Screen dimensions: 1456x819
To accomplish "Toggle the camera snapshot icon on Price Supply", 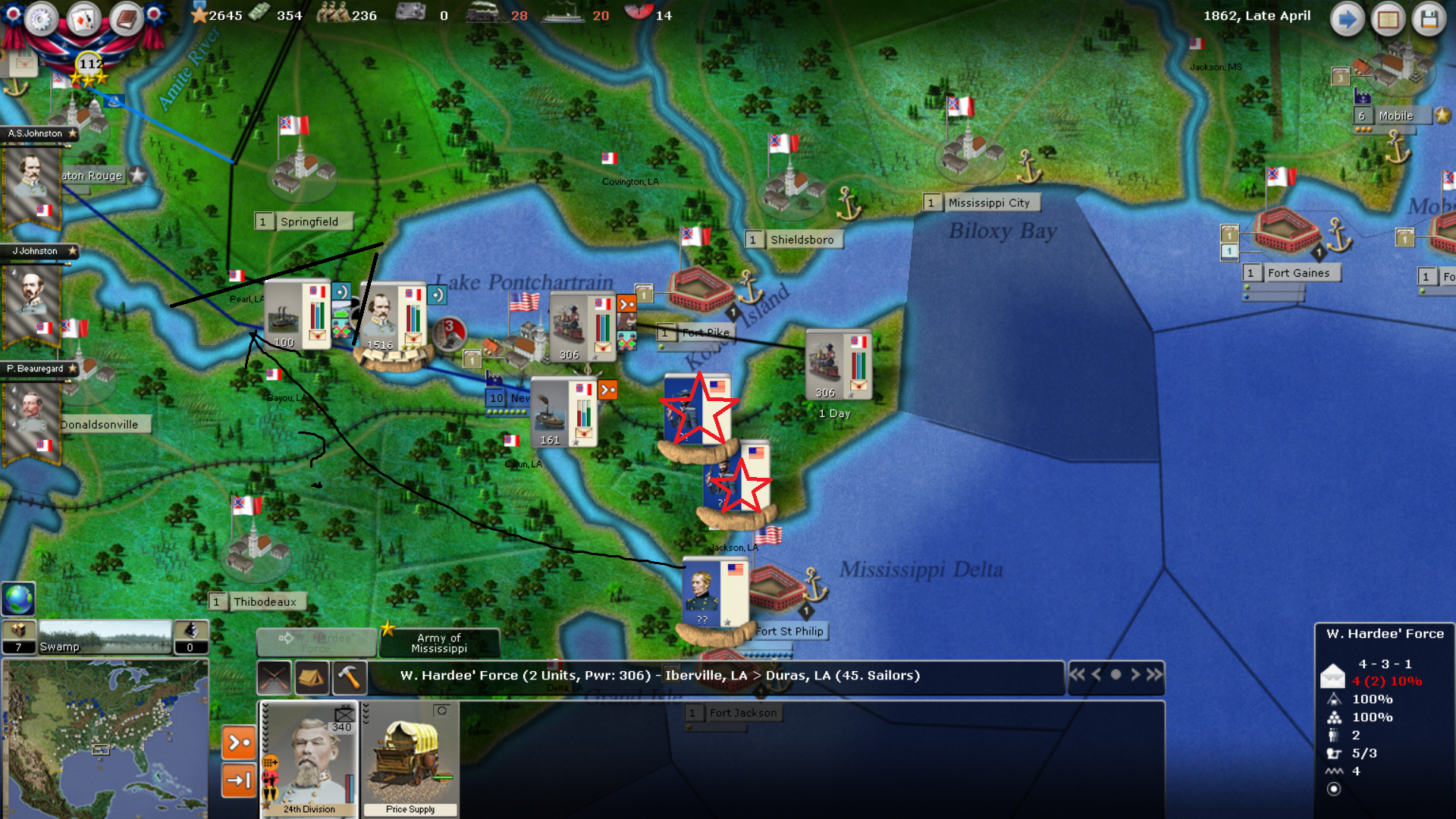I will [440, 709].
